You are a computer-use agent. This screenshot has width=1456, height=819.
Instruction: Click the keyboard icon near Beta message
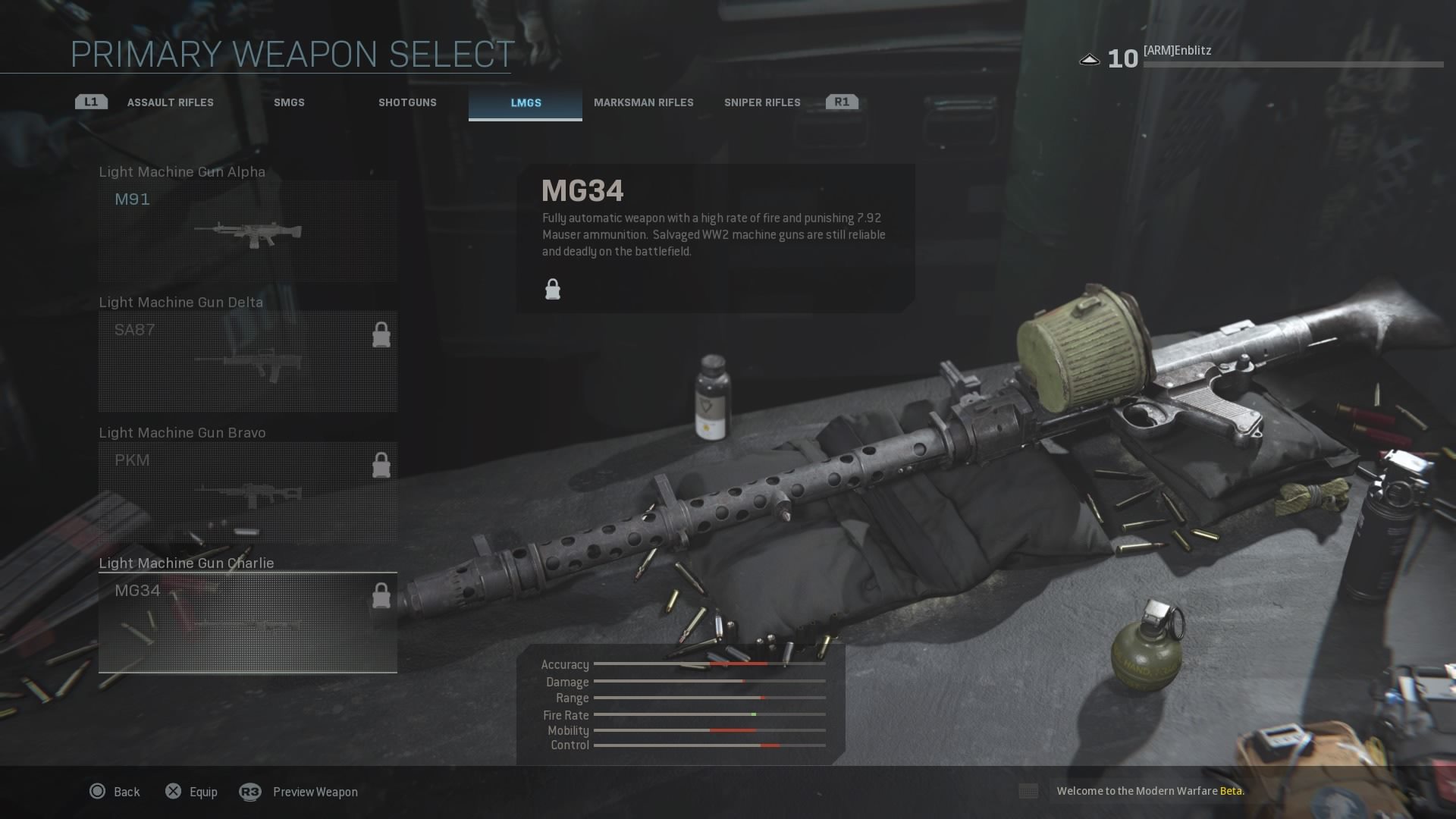tap(1028, 791)
